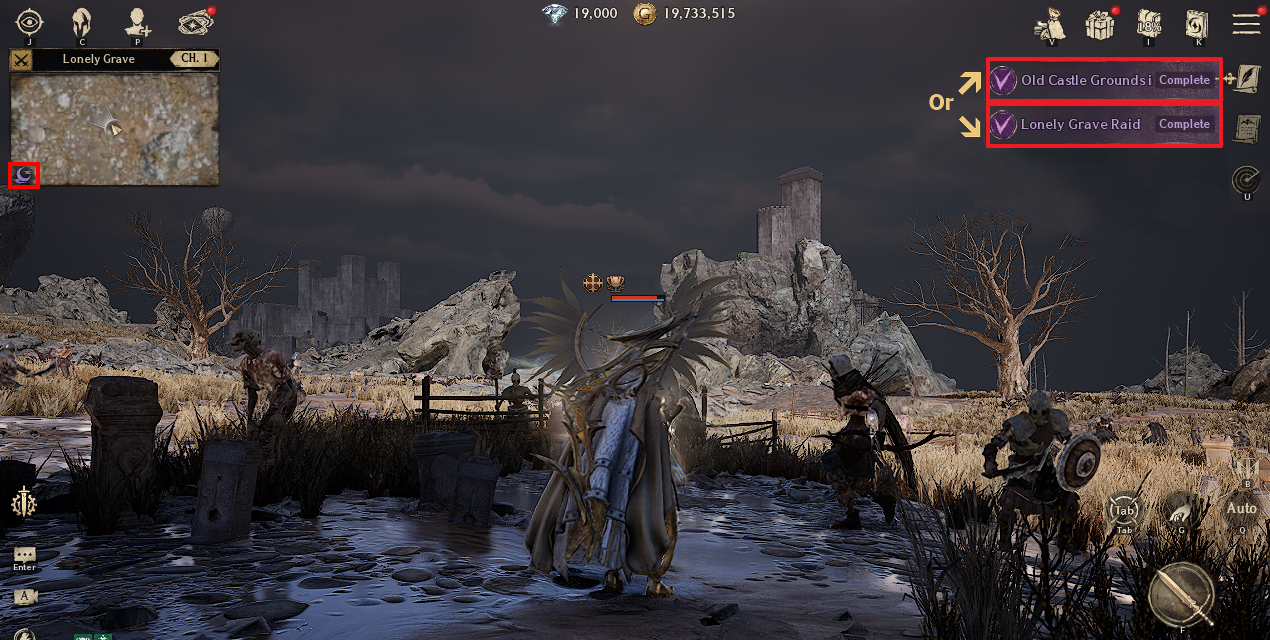The width and height of the screenshot is (1270, 640).
Task: Activate the radar scan icon
Action: click(1246, 179)
